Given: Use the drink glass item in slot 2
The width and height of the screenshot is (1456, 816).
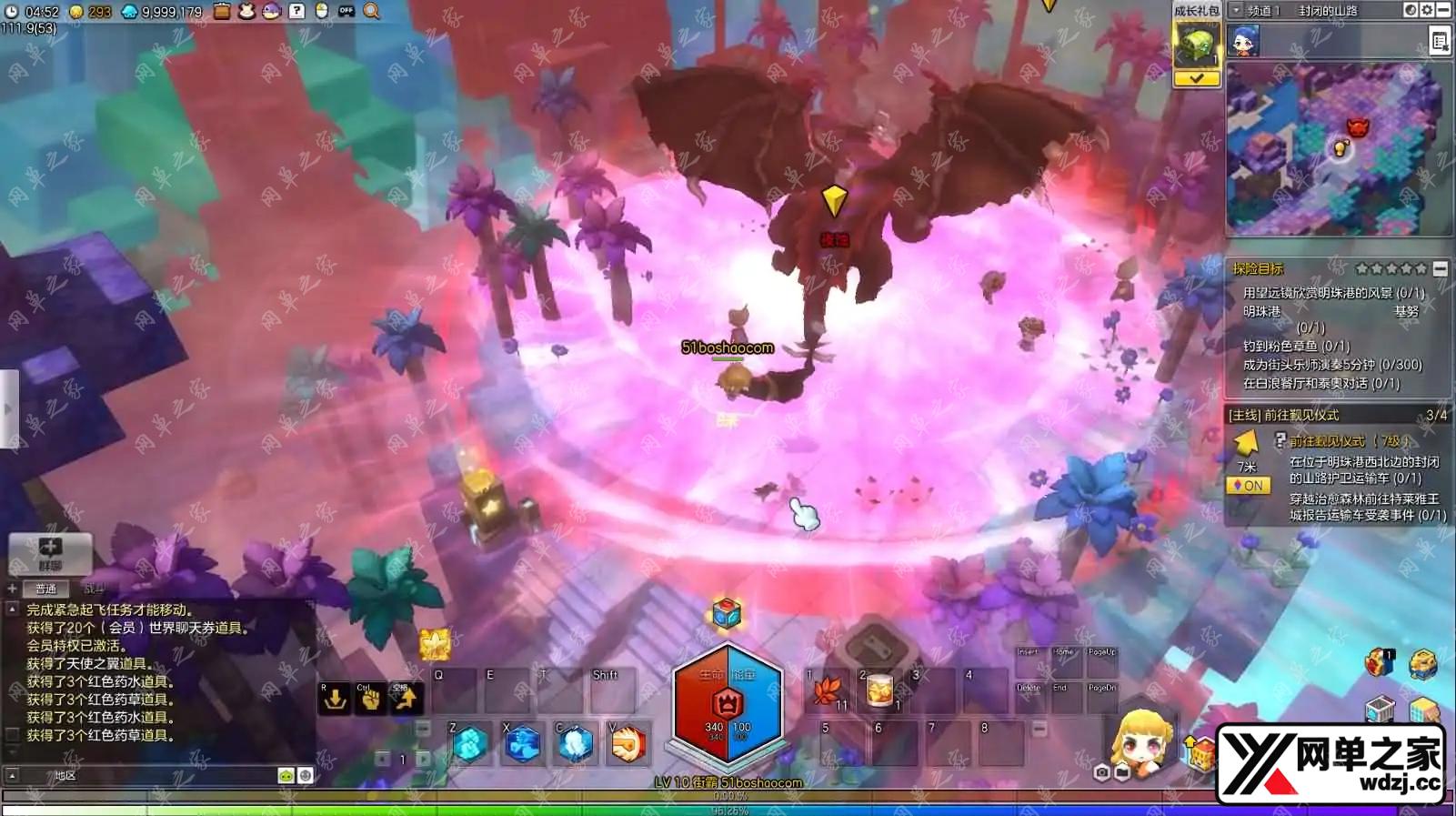Looking at the screenshot, I should click(x=879, y=692).
